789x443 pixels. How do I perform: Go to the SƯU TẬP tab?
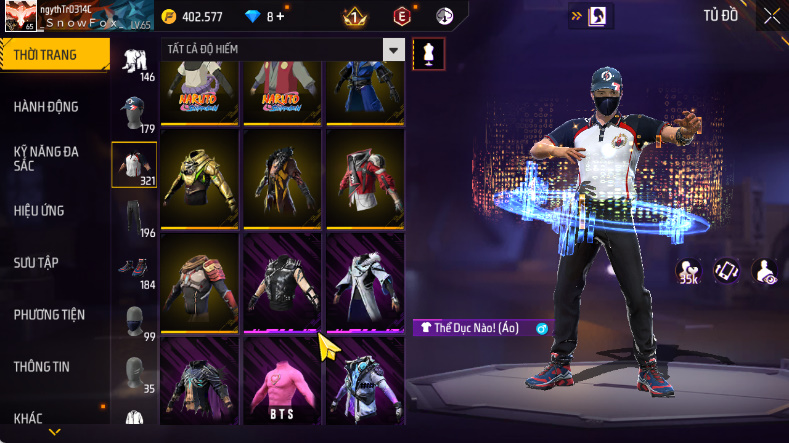(36, 262)
